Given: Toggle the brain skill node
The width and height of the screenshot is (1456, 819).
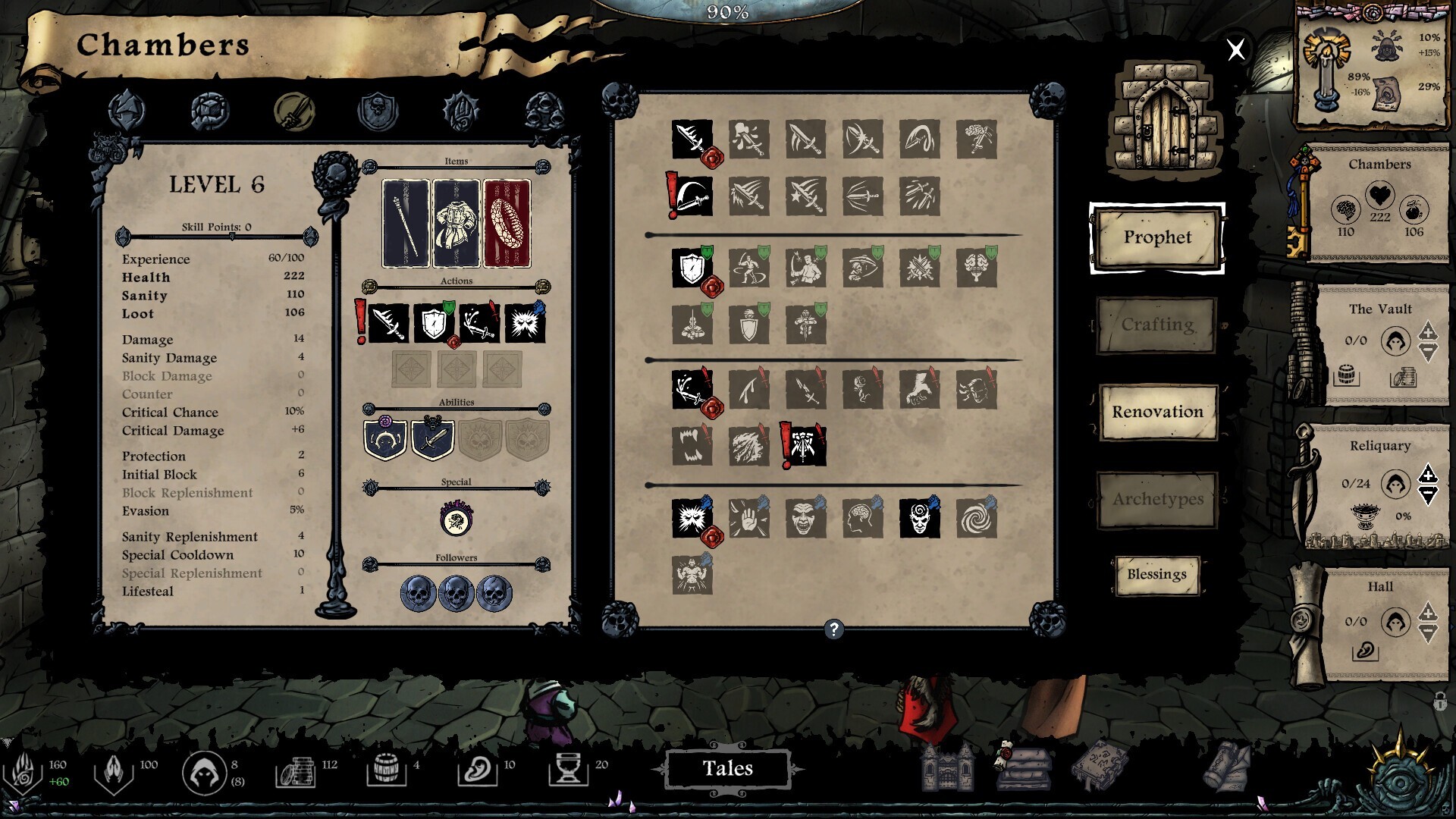Looking at the screenshot, I should point(864,519).
